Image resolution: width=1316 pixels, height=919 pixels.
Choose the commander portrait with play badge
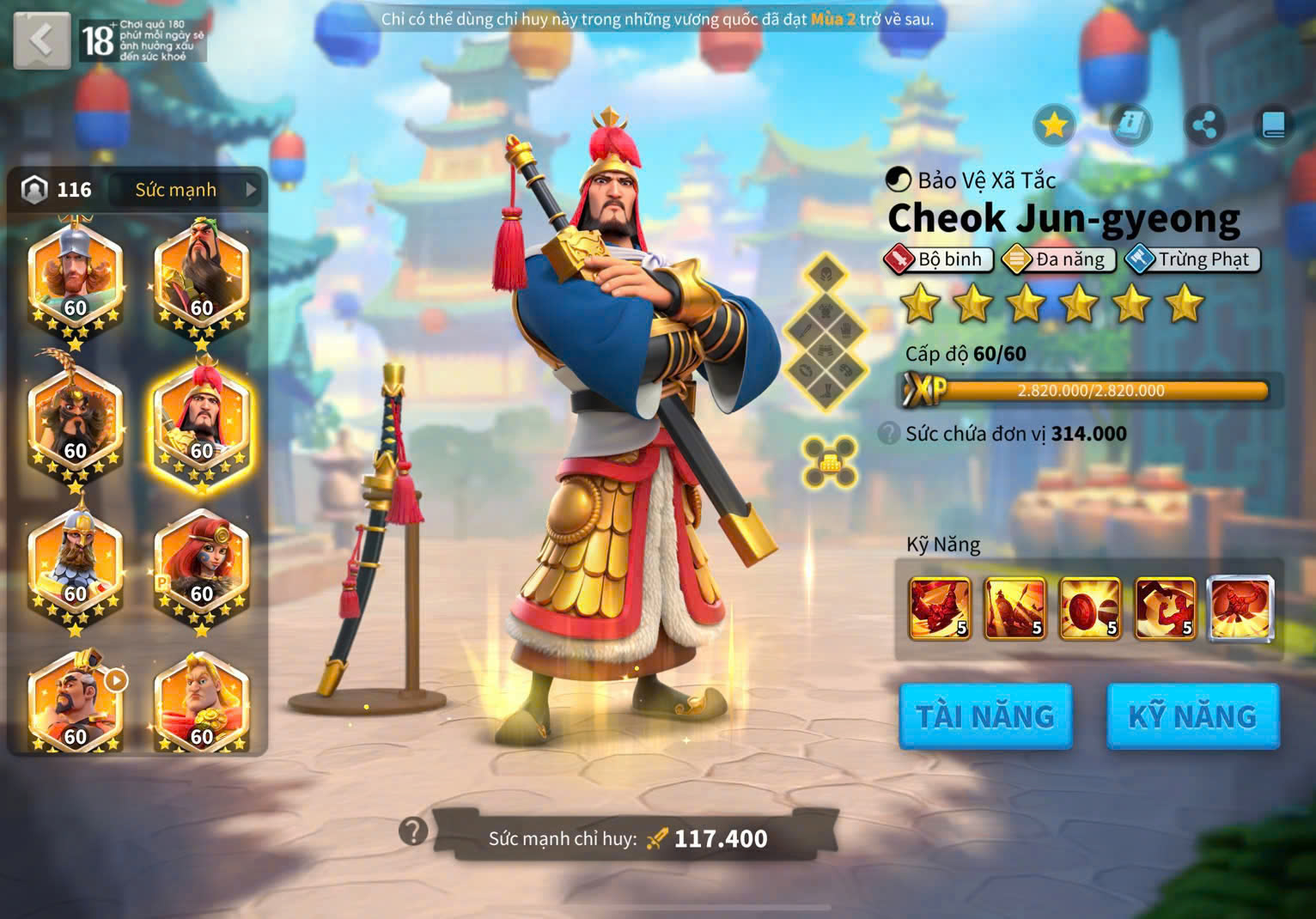click(76, 704)
